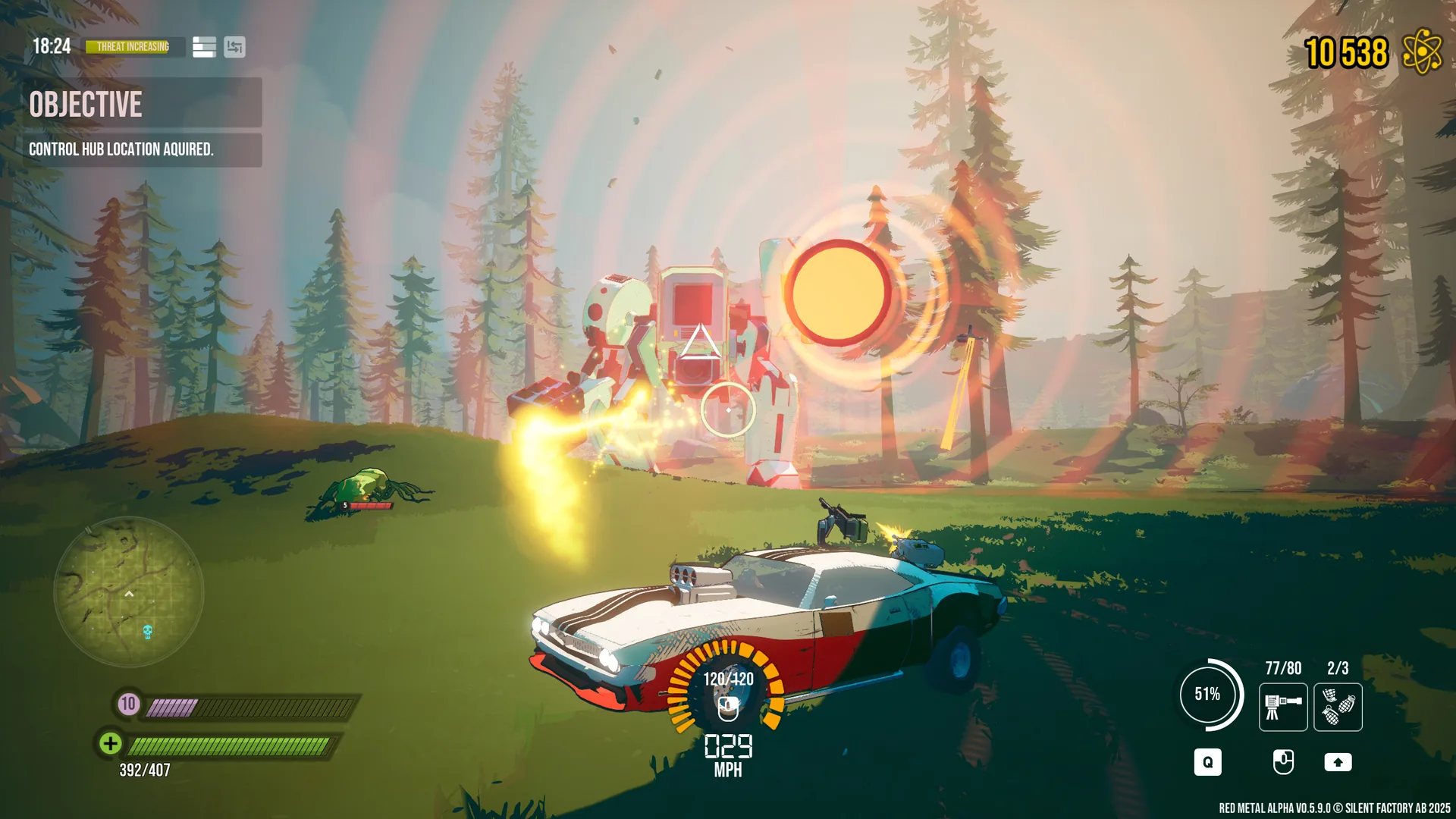Click the 51% circular cooldown indicator
Image resolution: width=1456 pixels, height=819 pixels.
1209,692
